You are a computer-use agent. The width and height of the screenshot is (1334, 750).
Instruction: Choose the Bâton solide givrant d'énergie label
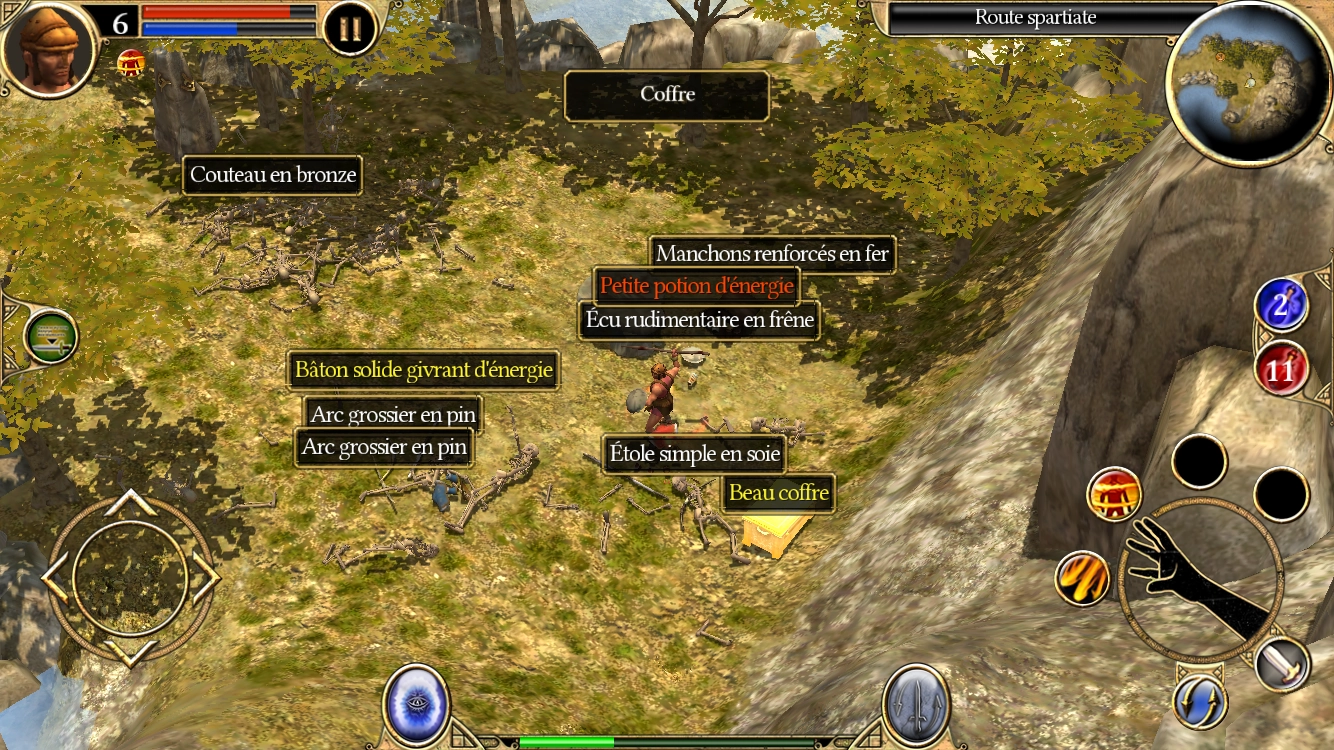pos(423,370)
